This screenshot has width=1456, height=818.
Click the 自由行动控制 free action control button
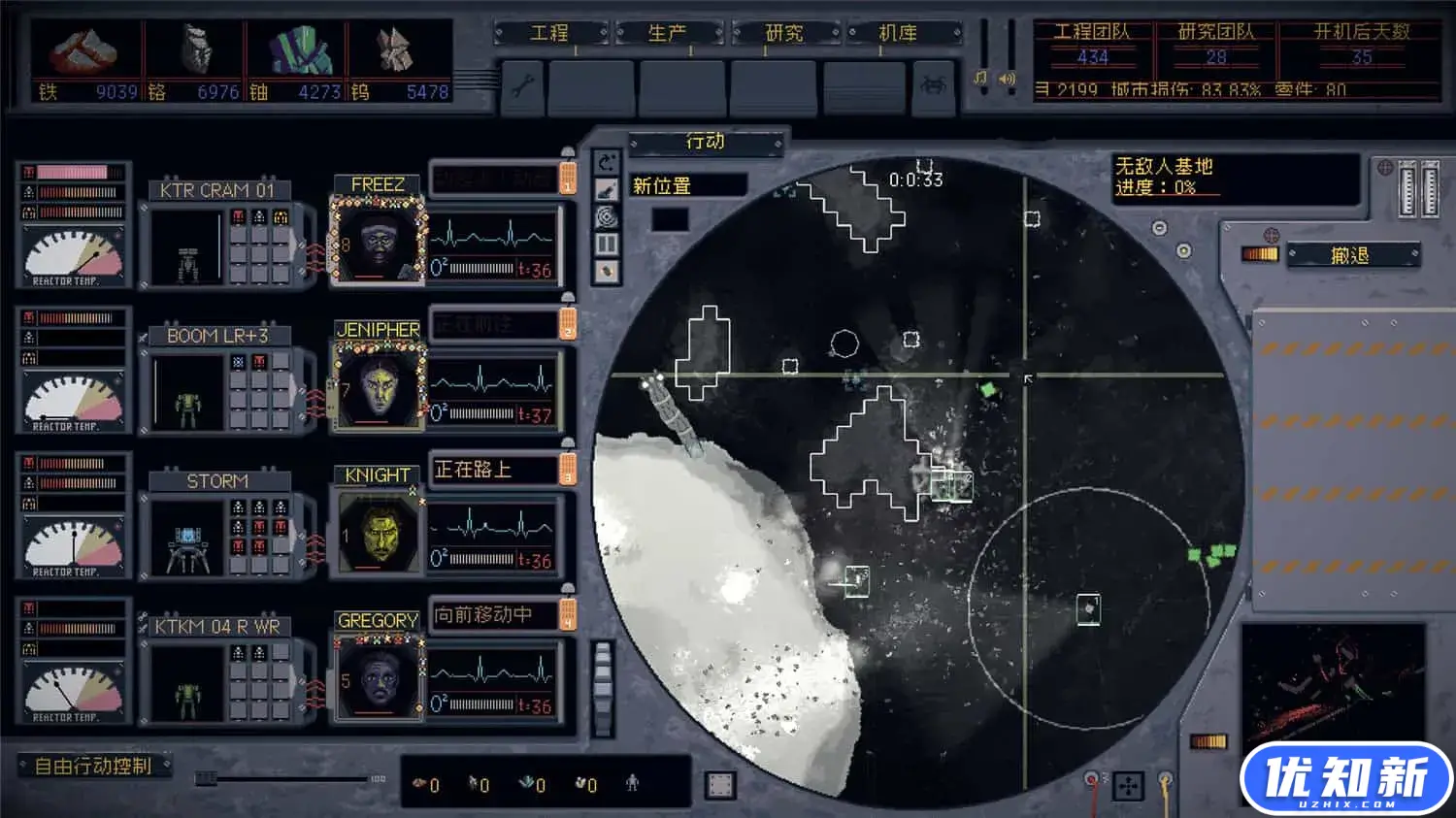tap(94, 766)
